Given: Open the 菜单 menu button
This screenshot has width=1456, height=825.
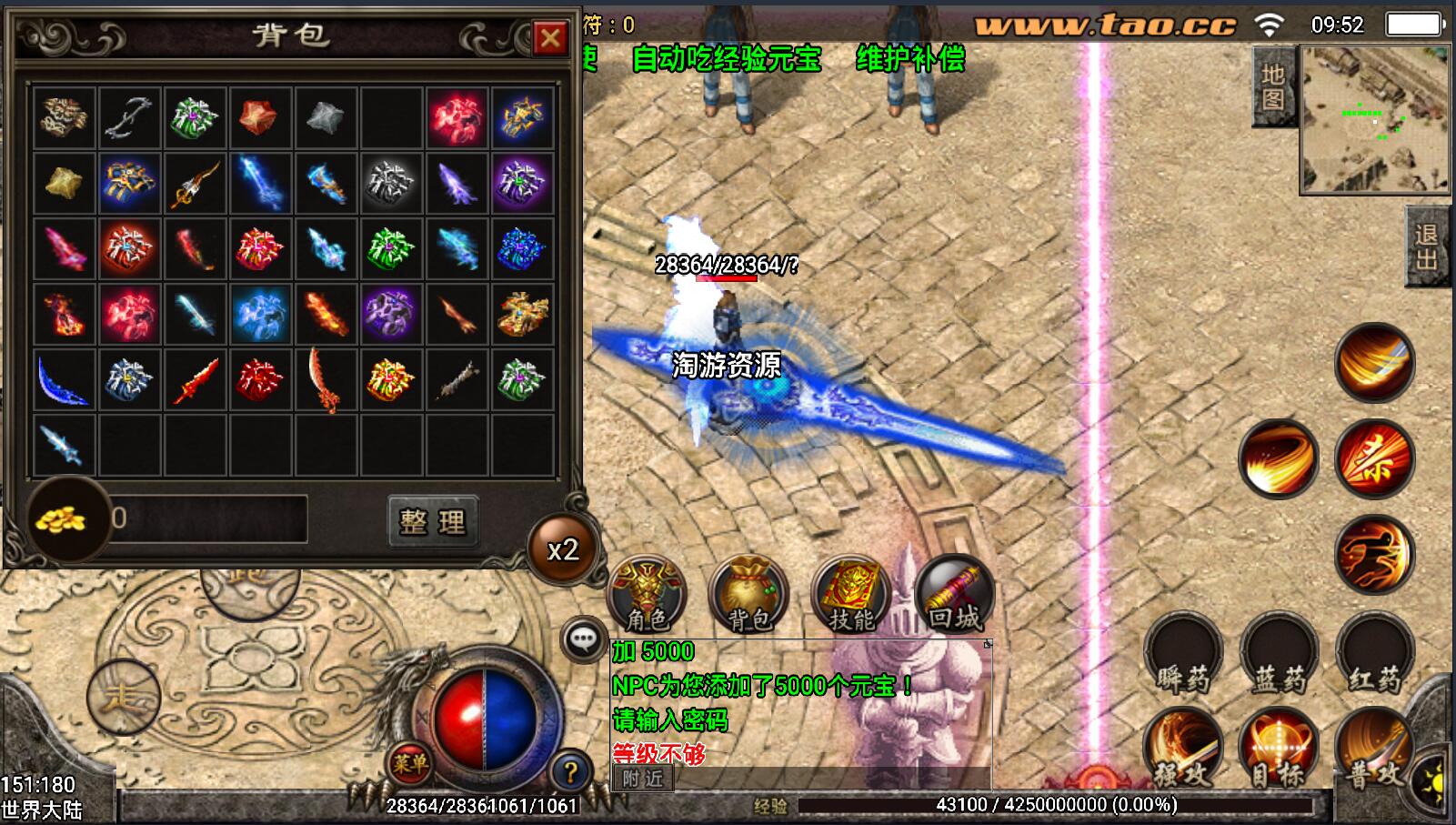Looking at the screenshot, I should pyautogui.click(x=410, y=764).
